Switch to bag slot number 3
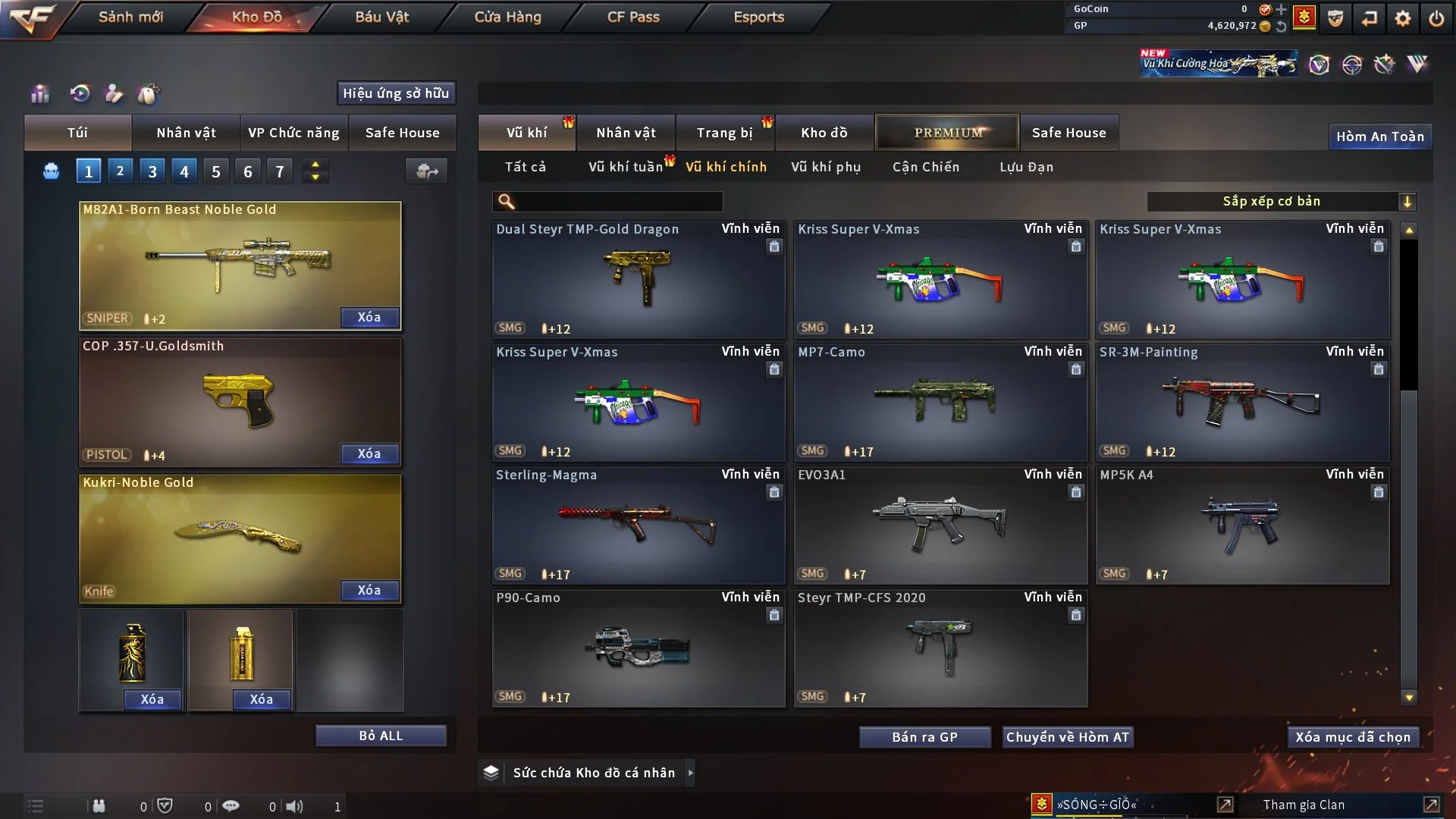1456x819 pixels. coord(152,171)
